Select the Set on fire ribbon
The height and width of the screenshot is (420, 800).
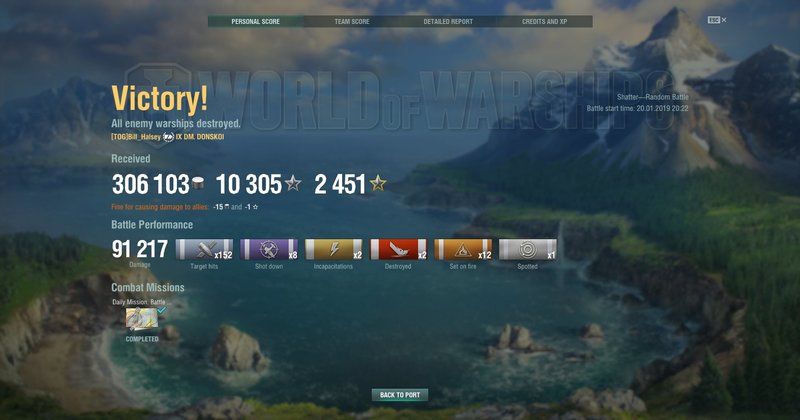(462, 250)
